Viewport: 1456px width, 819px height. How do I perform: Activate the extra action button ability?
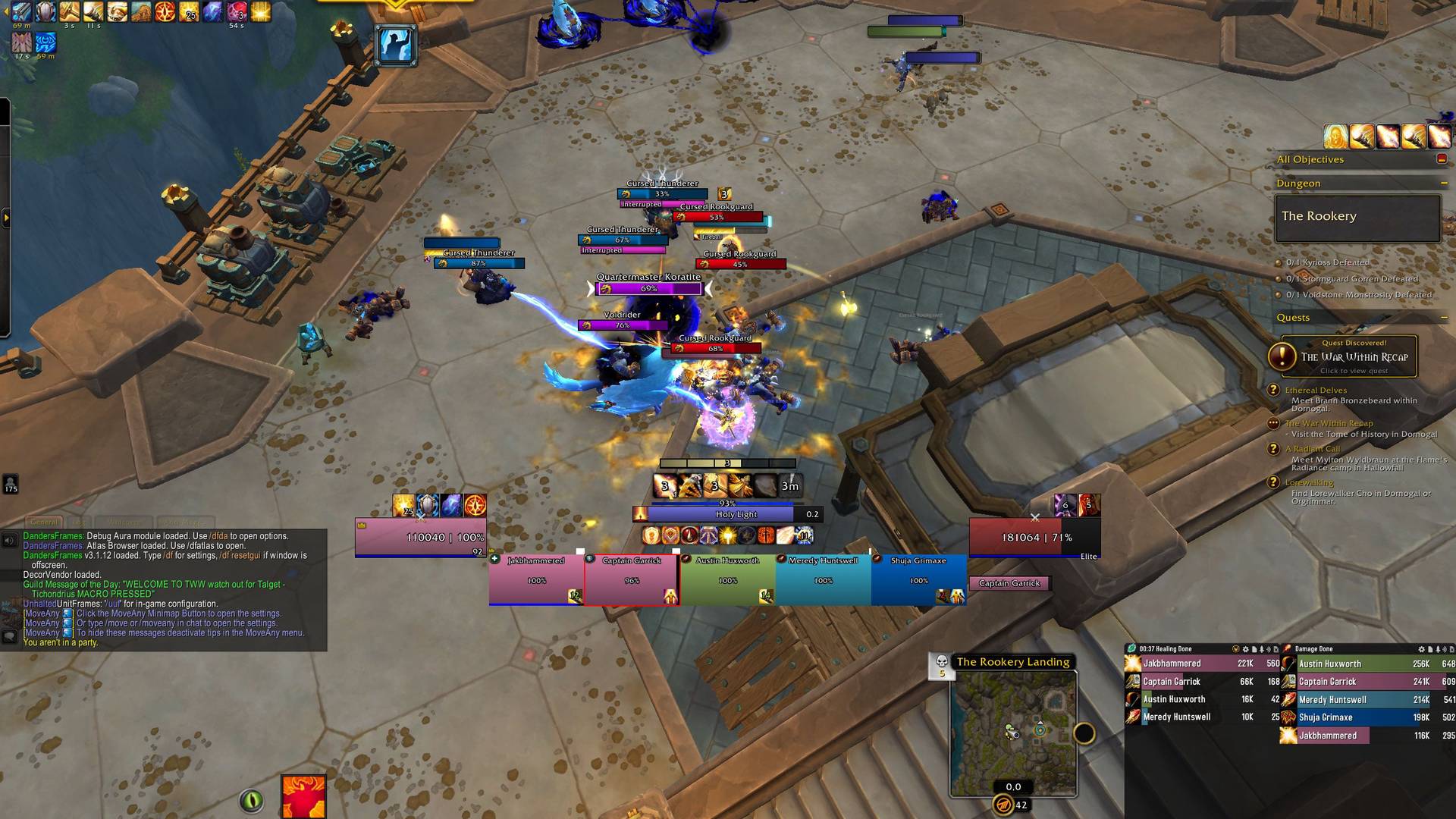pyautogui.click(x=395, y=44)
